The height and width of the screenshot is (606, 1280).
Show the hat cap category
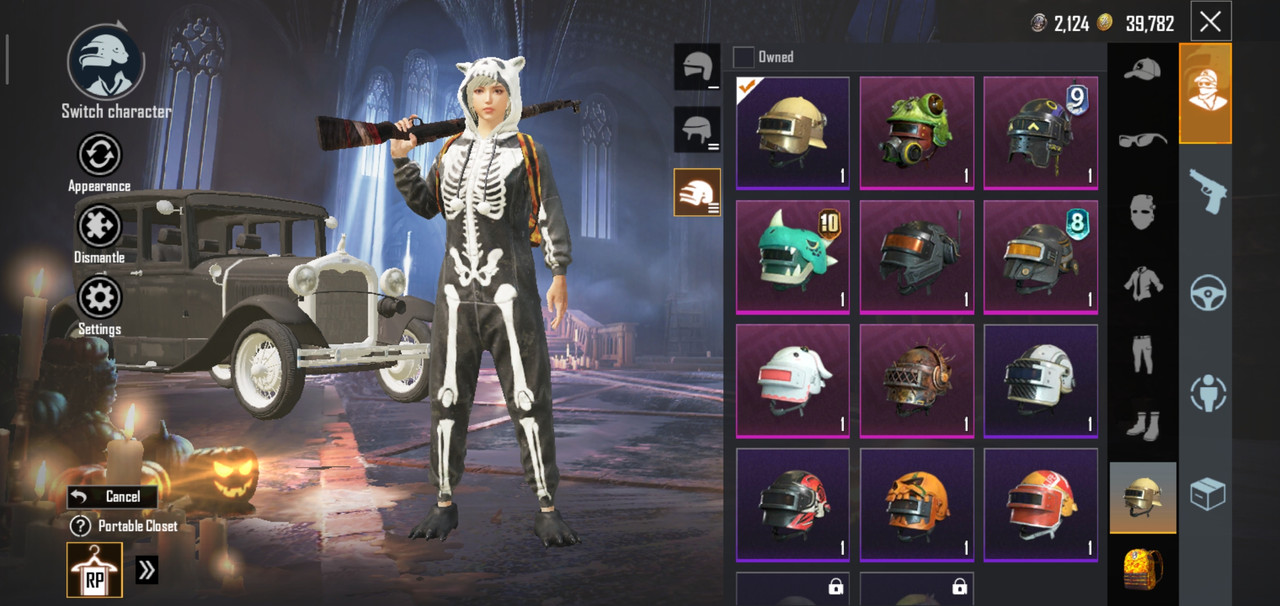coord(1143,70)
